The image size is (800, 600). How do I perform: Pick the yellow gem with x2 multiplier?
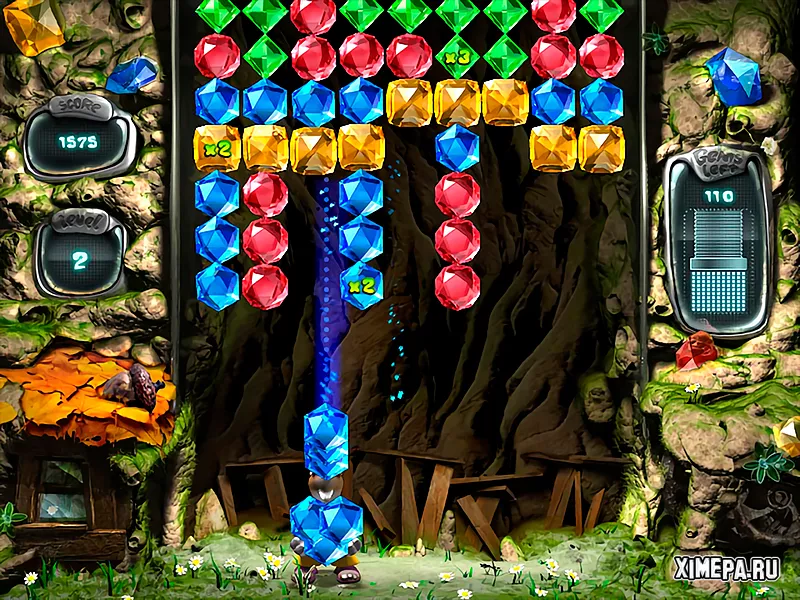[x=217, y=148]
